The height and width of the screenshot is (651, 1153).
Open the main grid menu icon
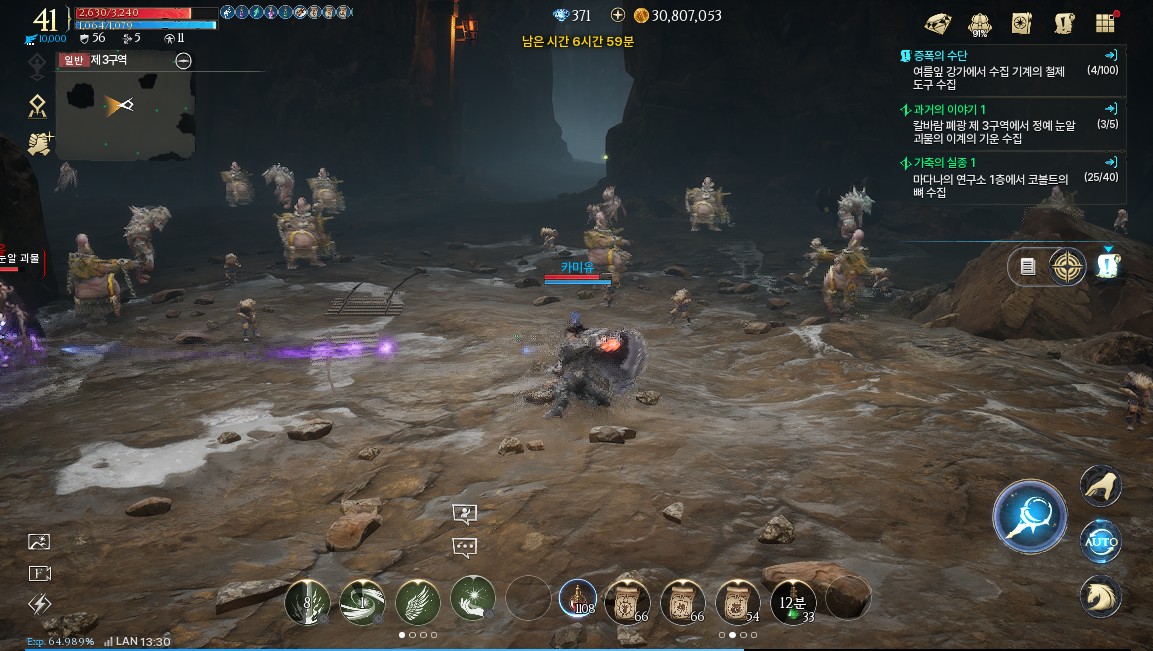1105,23
